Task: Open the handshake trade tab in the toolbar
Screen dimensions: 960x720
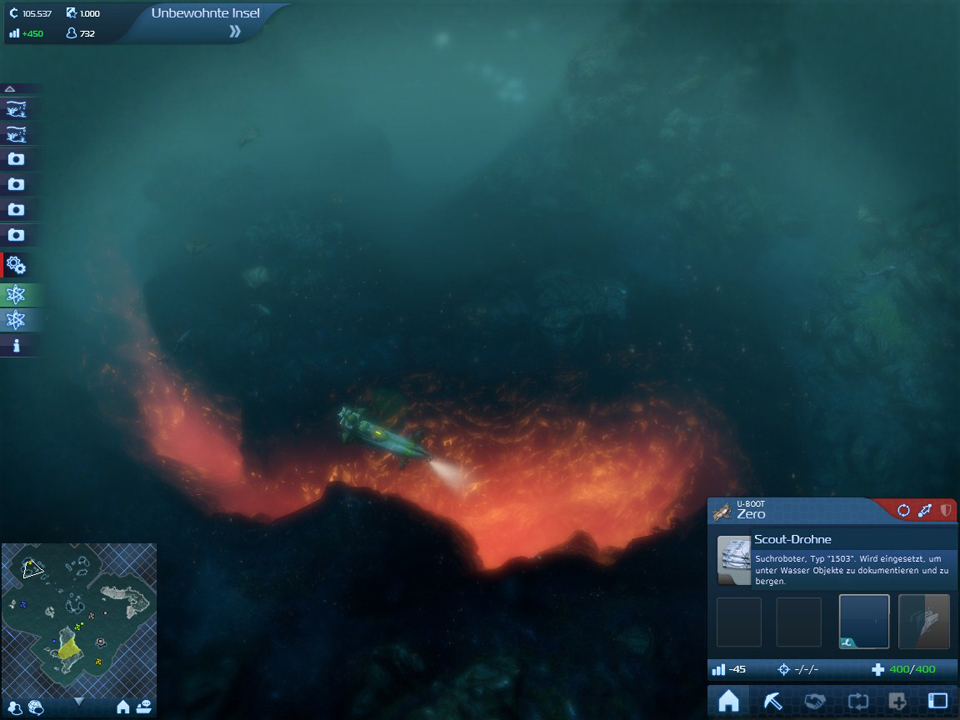Action: coord(815,702)
